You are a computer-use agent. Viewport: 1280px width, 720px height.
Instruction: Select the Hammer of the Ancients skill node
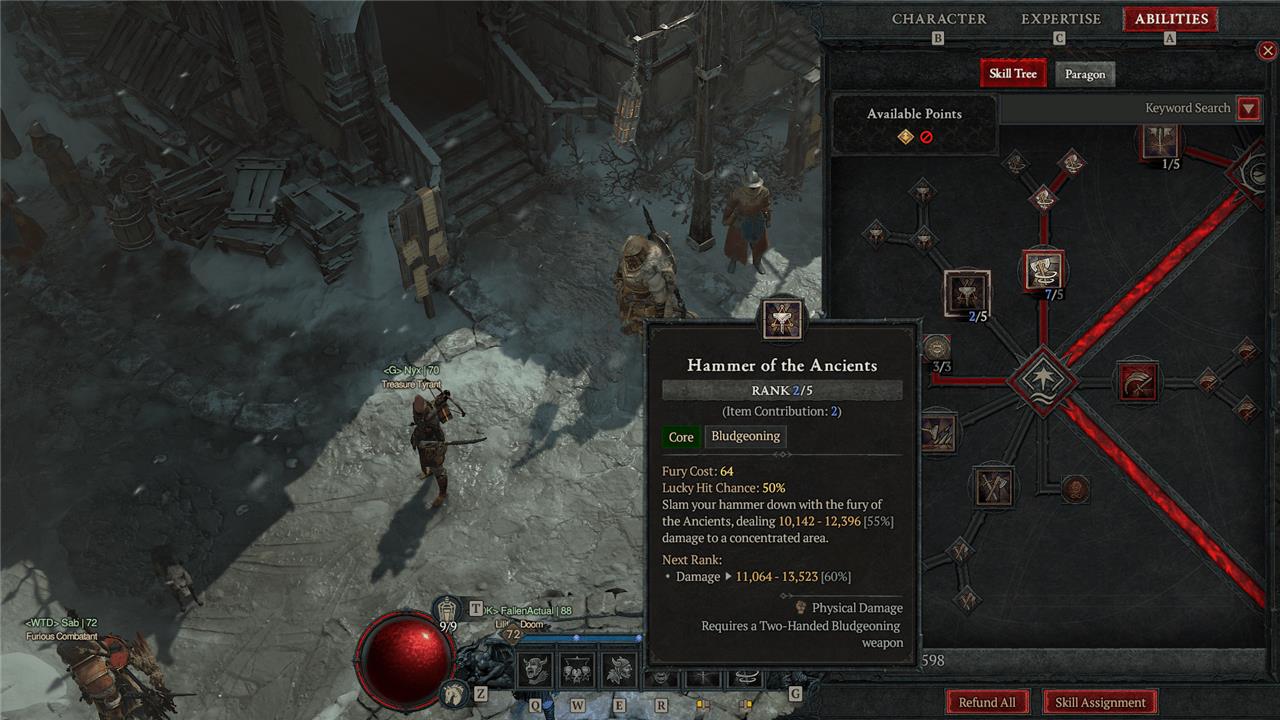(x=966, y=293)
